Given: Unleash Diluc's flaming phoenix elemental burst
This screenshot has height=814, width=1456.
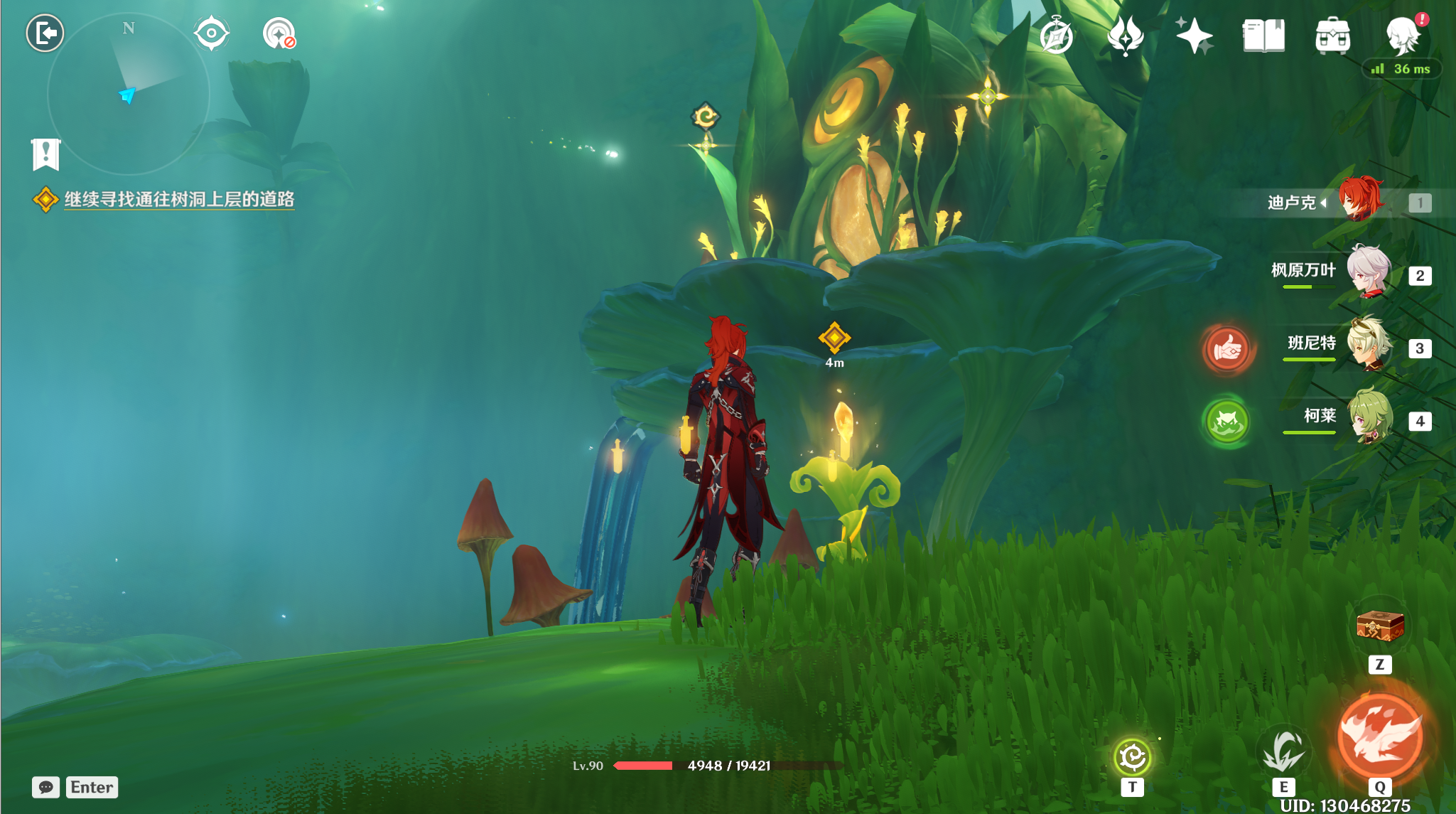Looking at the screenshot, I should coord(1380,737).
